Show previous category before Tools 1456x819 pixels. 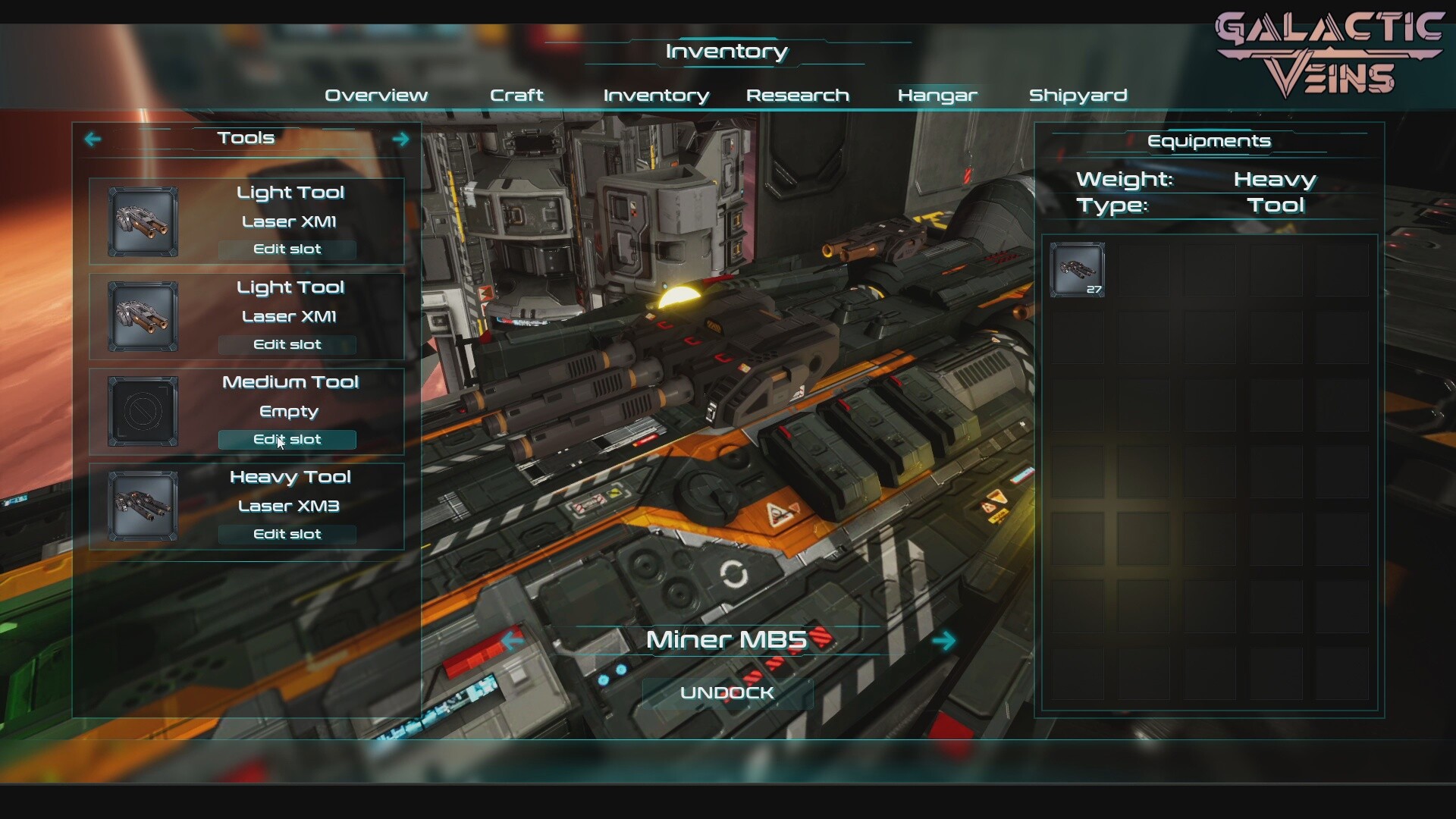pos(93,139)
